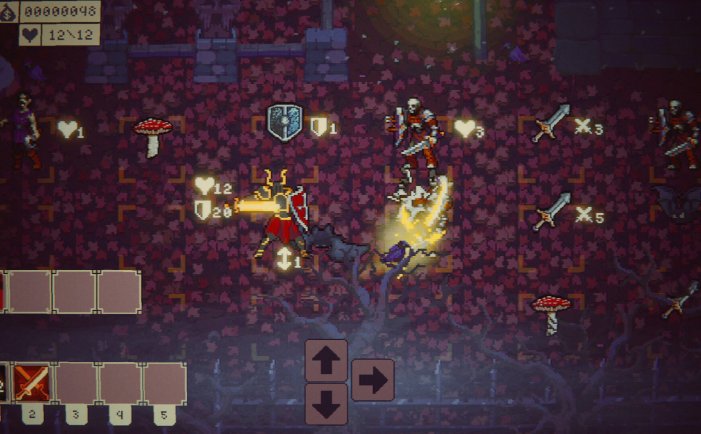Image resolution: width=701 pixels, height=434 pixels.
Task: Choose the empty hotbar slot labeled 4
Action: 120,383
